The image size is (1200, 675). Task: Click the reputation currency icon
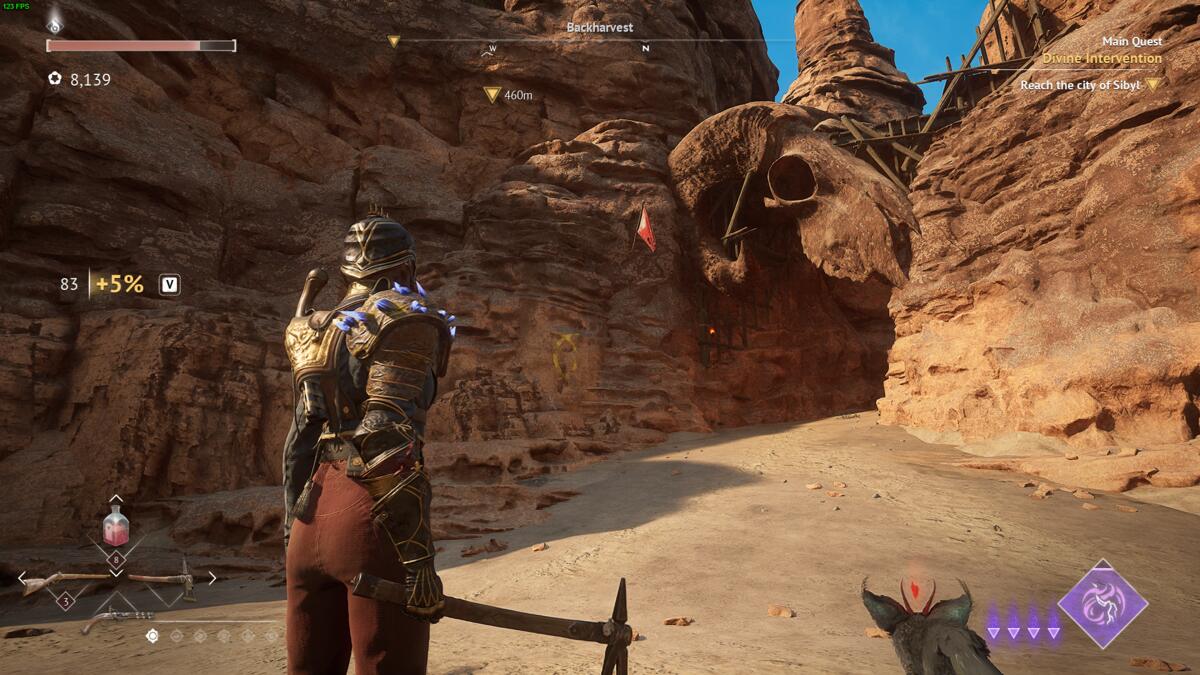click(x=55, y=78)
